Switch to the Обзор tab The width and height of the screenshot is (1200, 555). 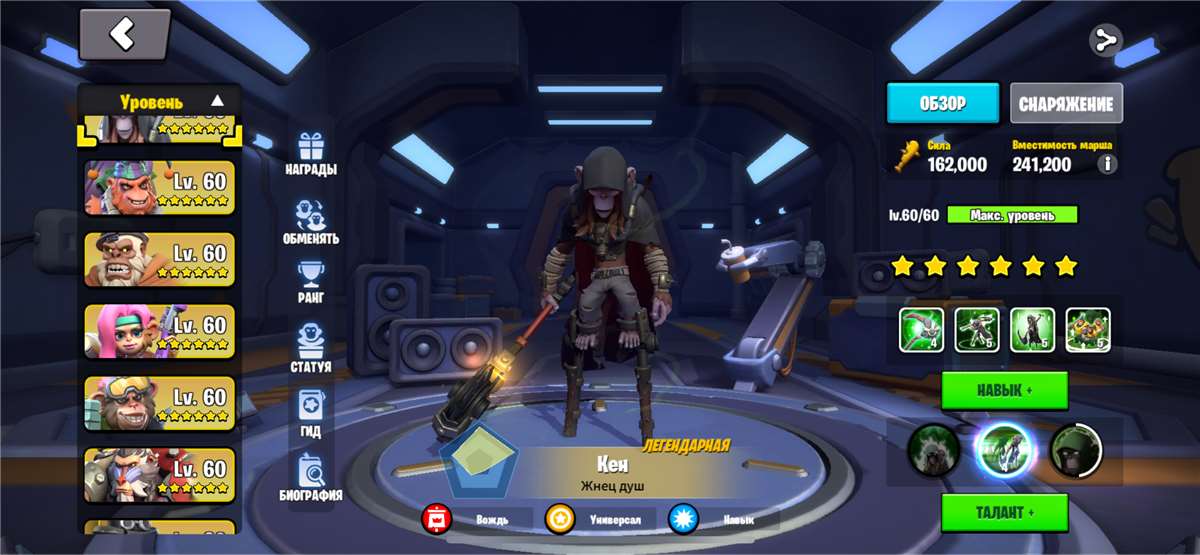click(x=943, y=103)
